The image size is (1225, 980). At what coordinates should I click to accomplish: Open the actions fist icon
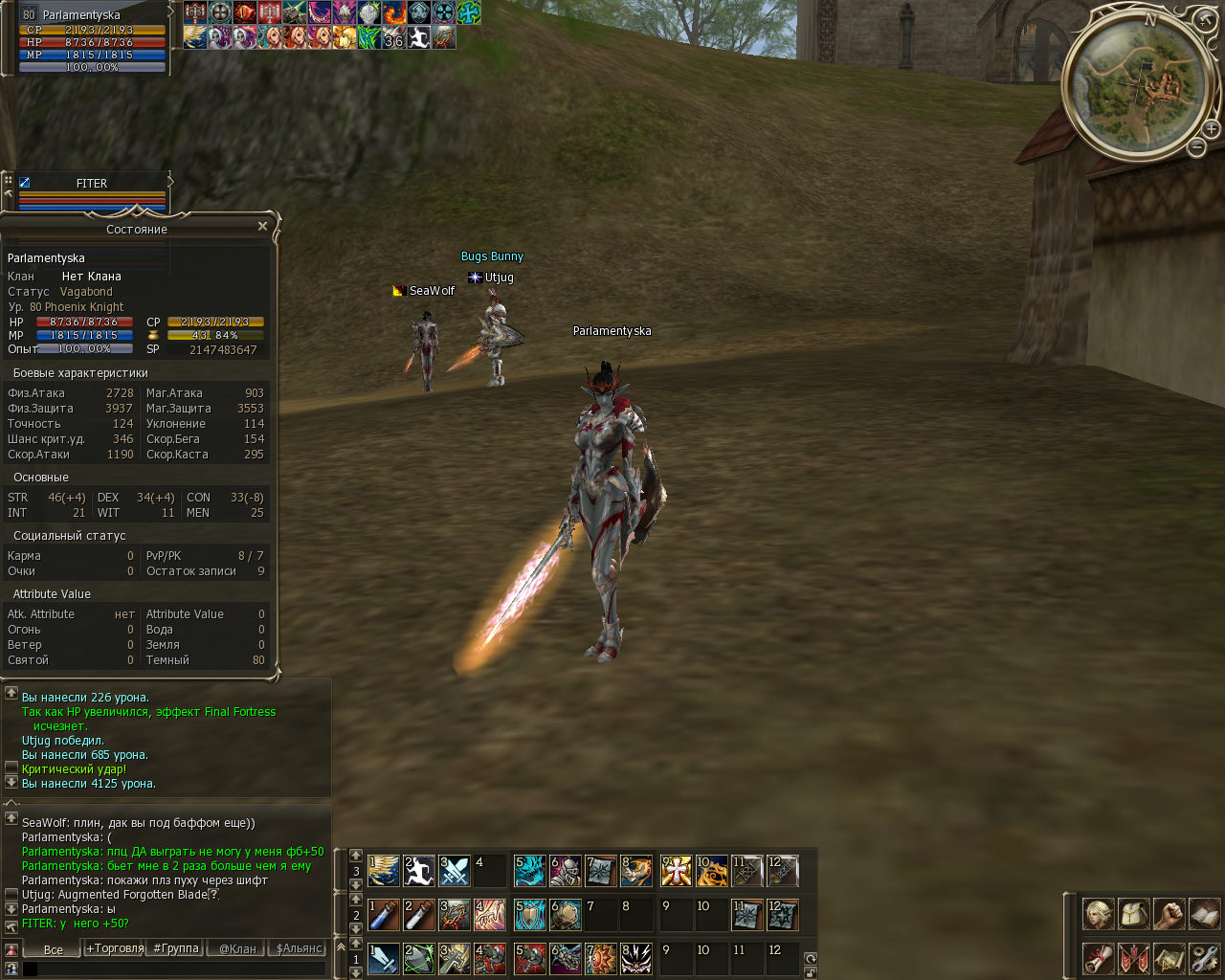(x=1169, y=914)
